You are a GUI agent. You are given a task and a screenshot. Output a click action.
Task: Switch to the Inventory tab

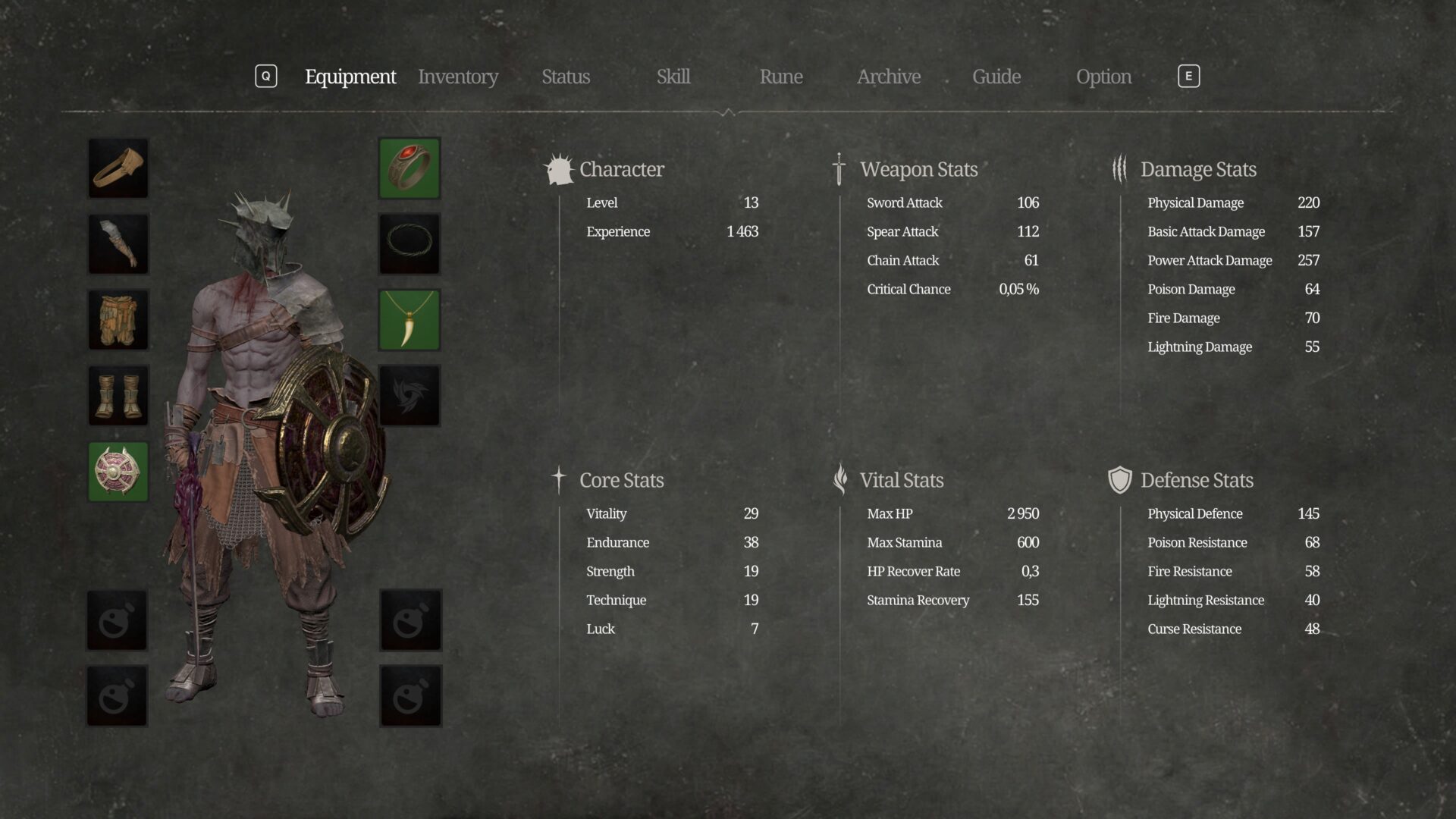pos(458,77)
